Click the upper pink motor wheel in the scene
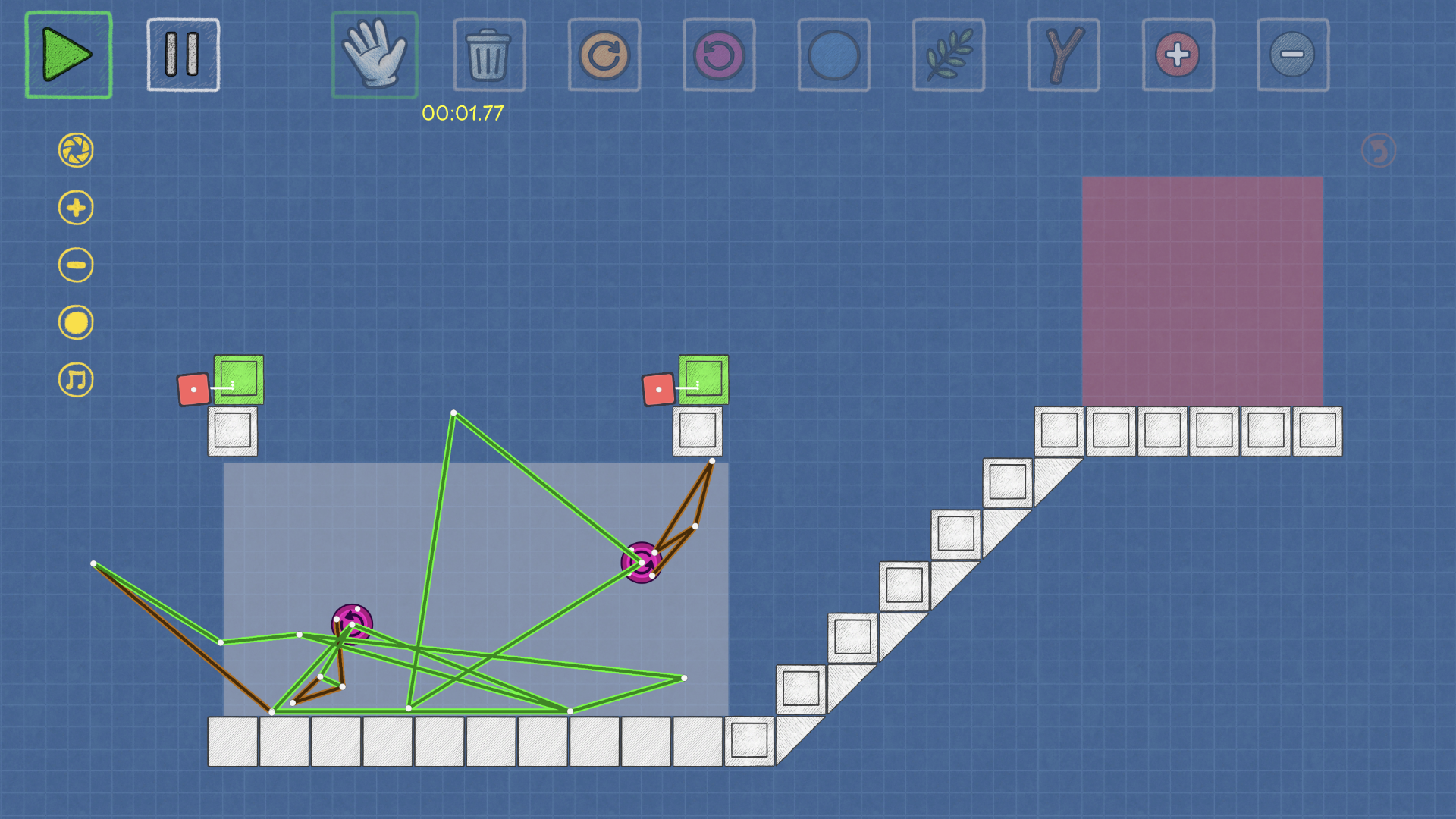Viewport: 1456px width, 819px height. coord(641,562)
